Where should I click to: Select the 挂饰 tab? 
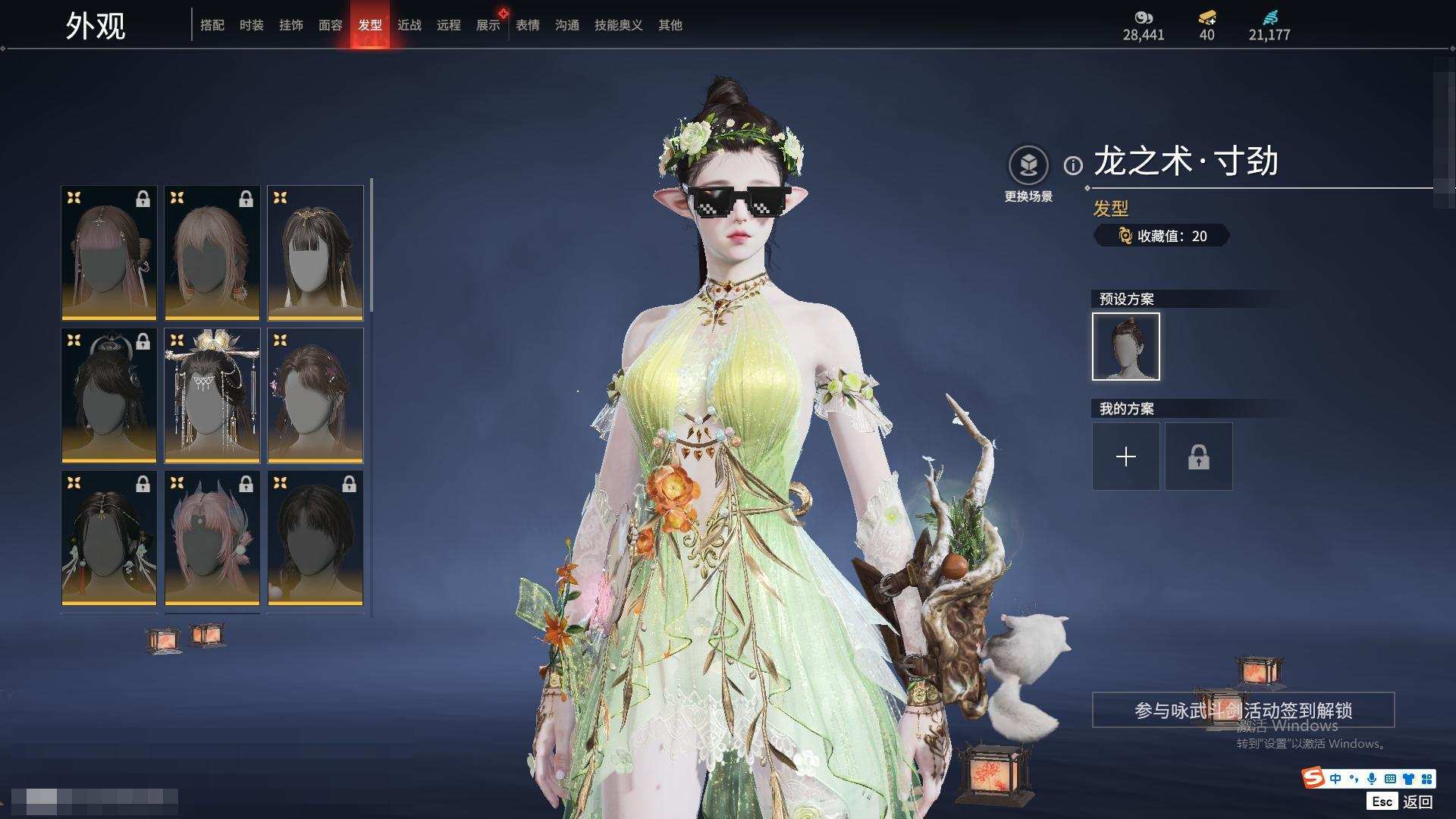pyautogui.click(x=291, y=25)
